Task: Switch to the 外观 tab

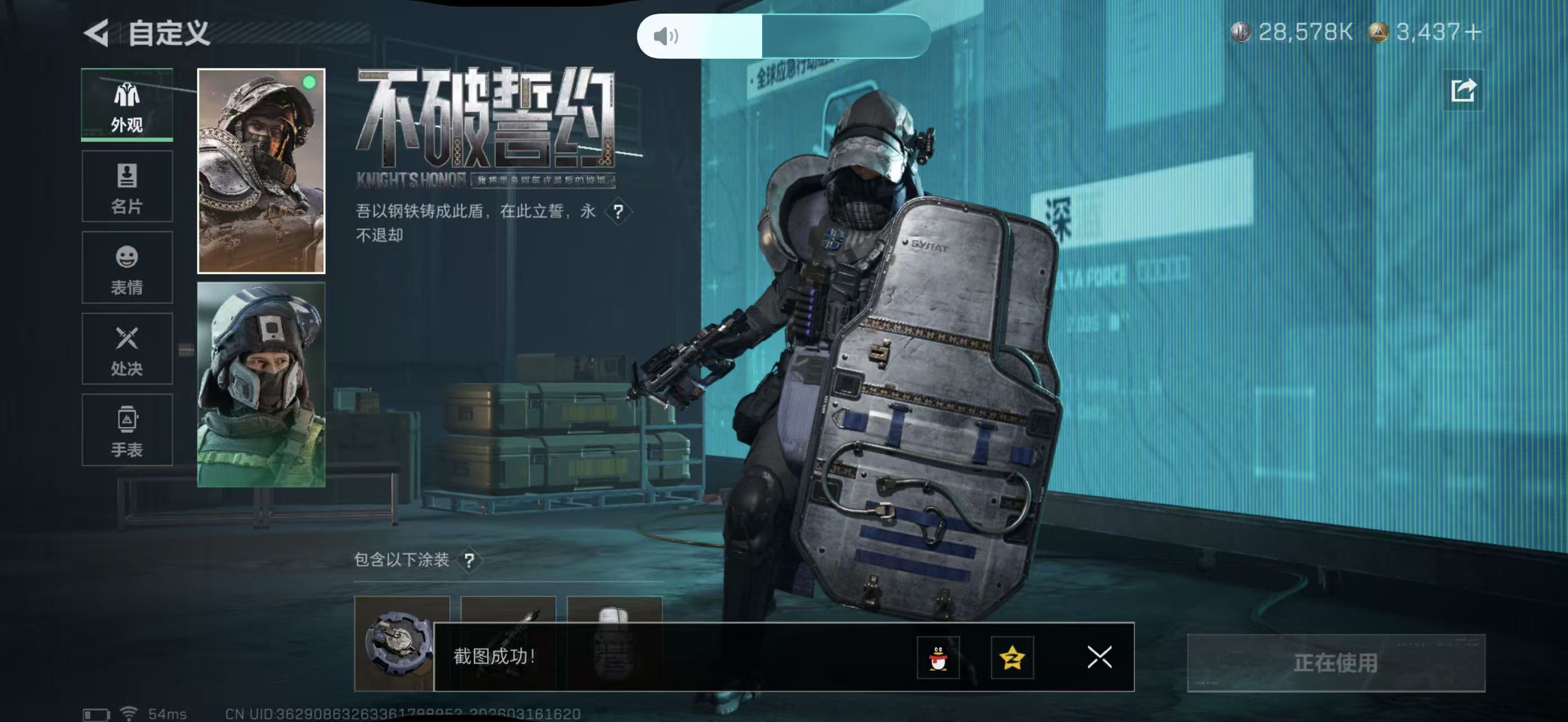Action: (x=127, y=105)
